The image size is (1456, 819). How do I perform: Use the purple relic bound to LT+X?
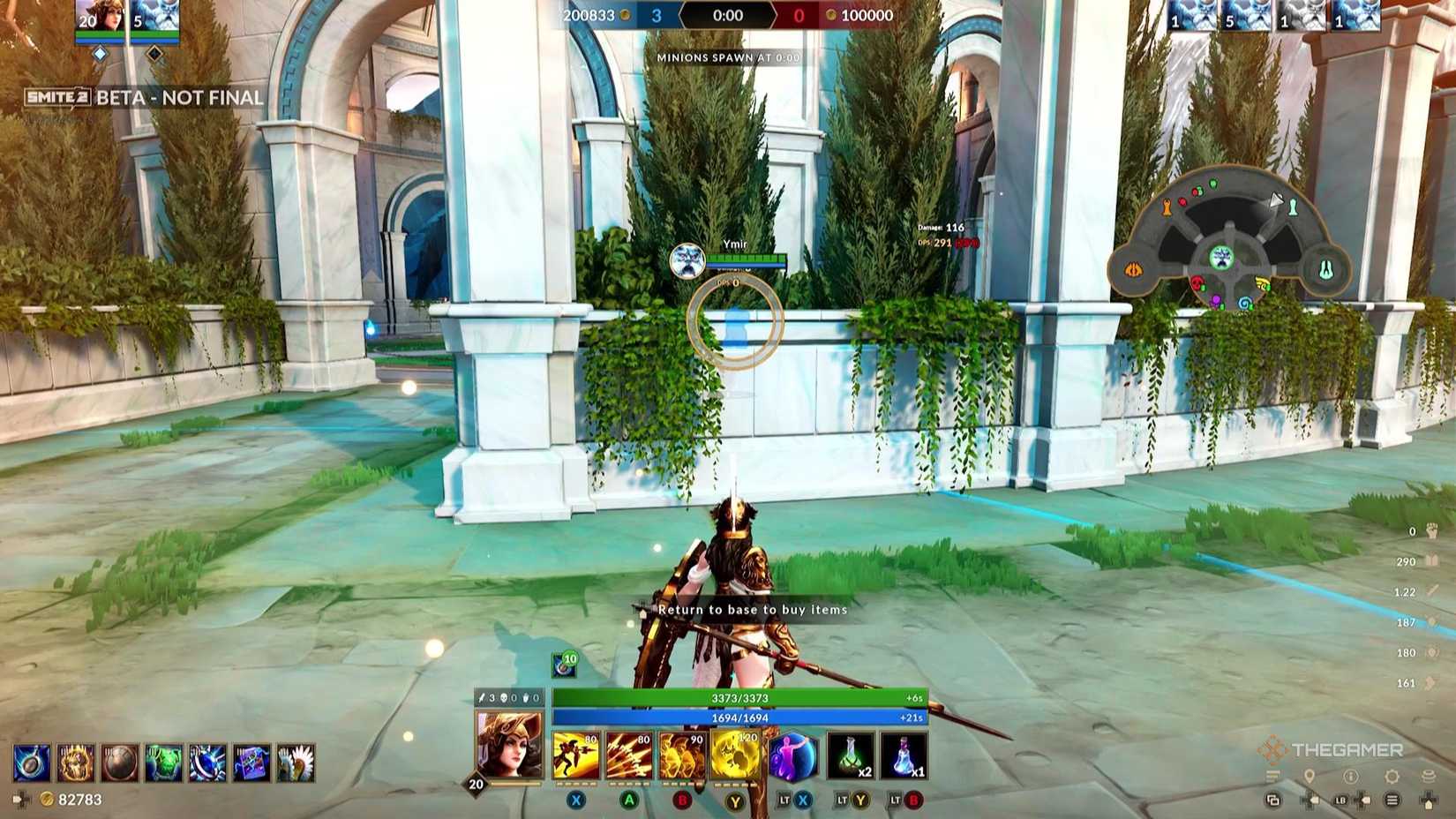click(x=792, y=757)
